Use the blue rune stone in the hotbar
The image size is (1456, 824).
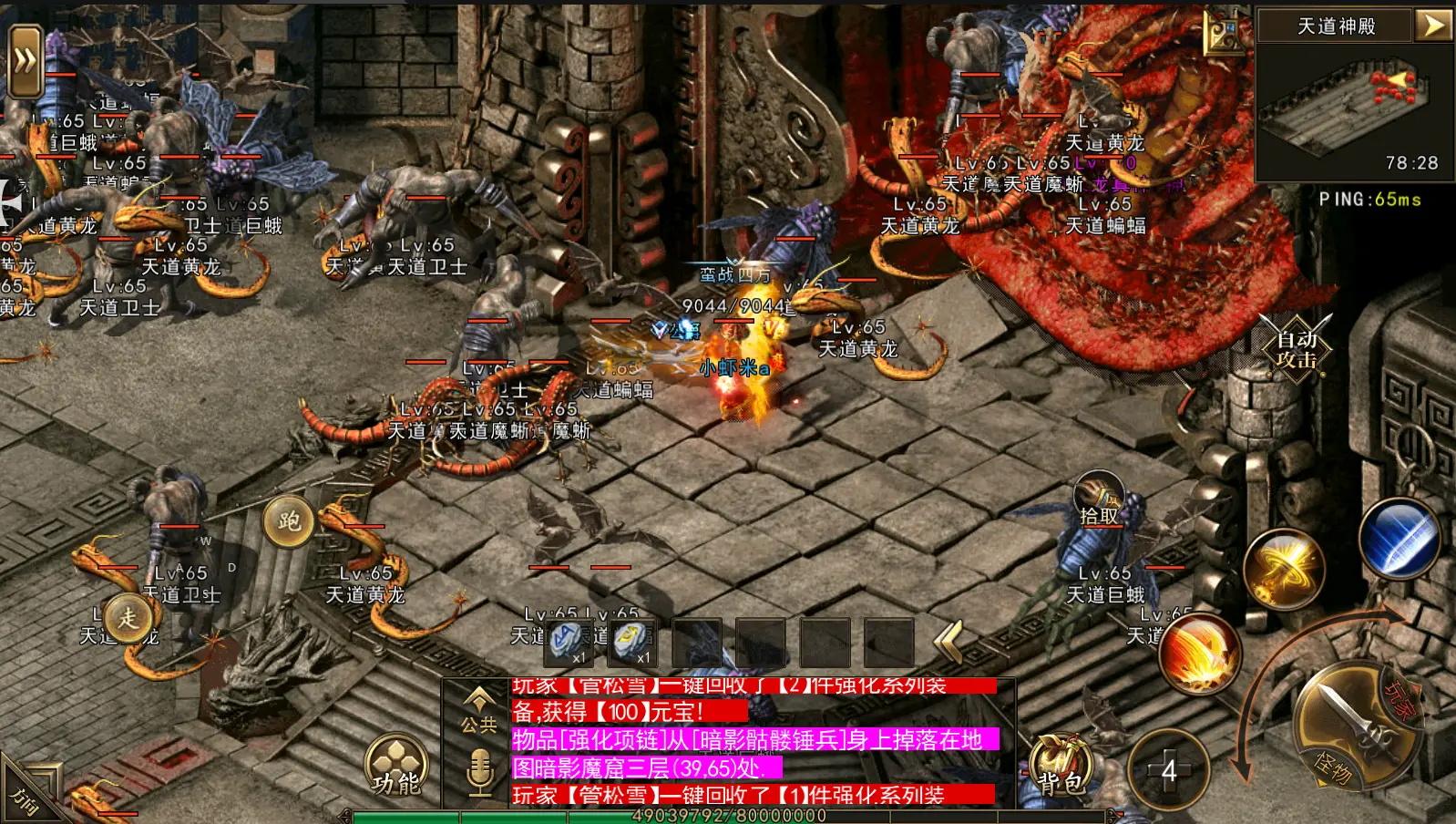569,643
